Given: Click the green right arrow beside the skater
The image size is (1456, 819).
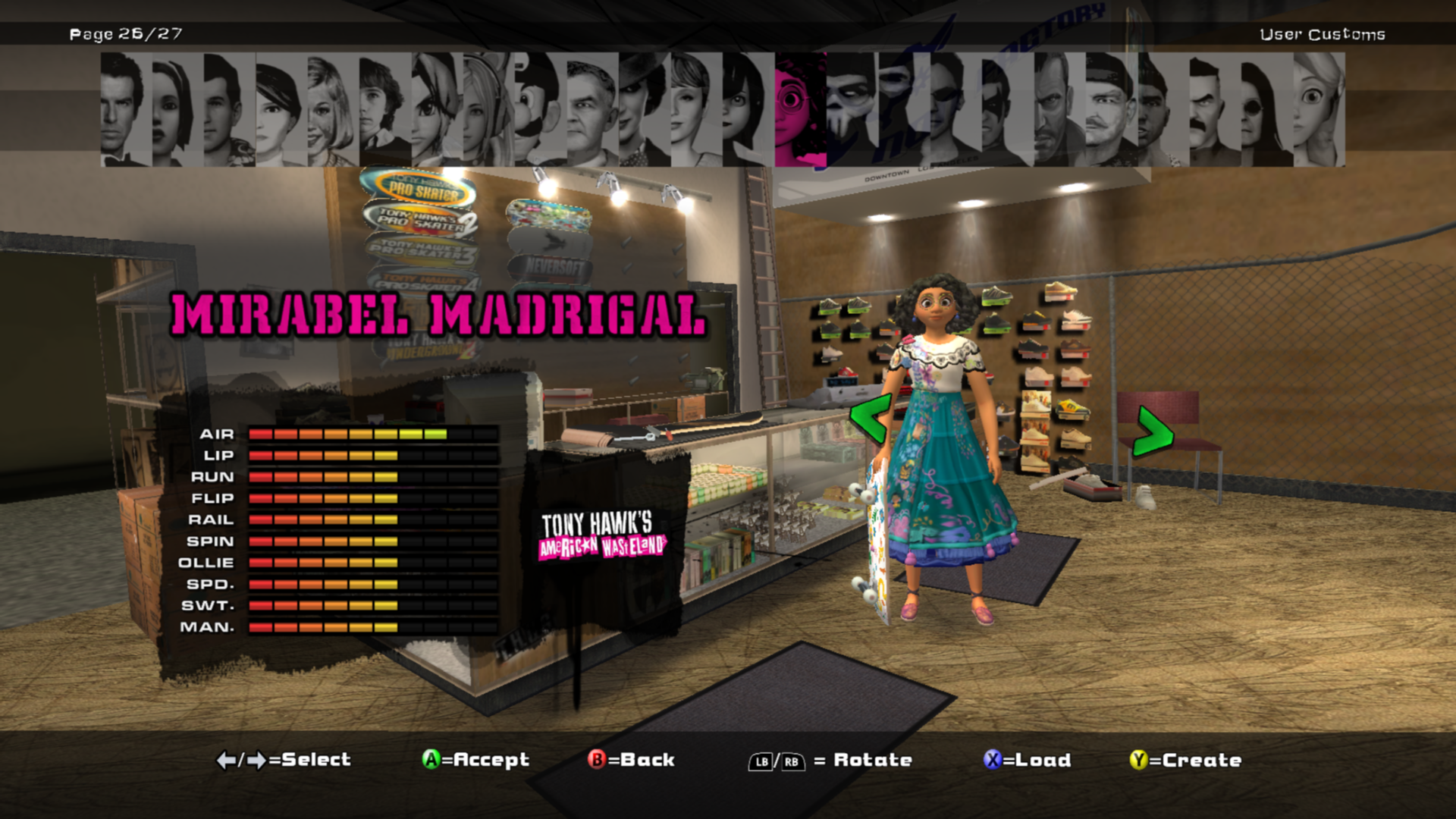Looking at the screenshot, I should coord(1152,431).
